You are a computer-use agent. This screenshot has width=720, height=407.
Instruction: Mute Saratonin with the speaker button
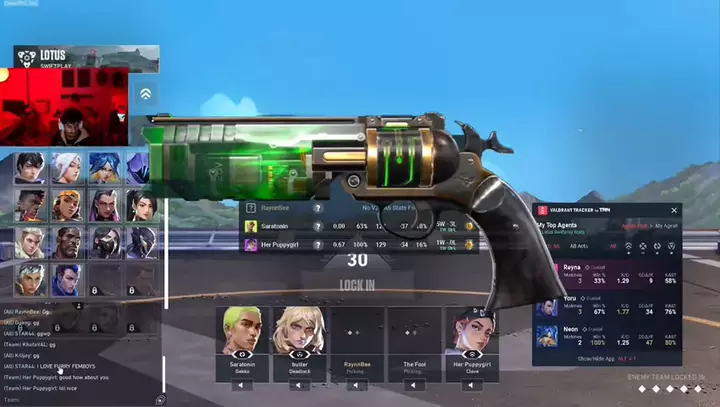(x=241, y=385)
